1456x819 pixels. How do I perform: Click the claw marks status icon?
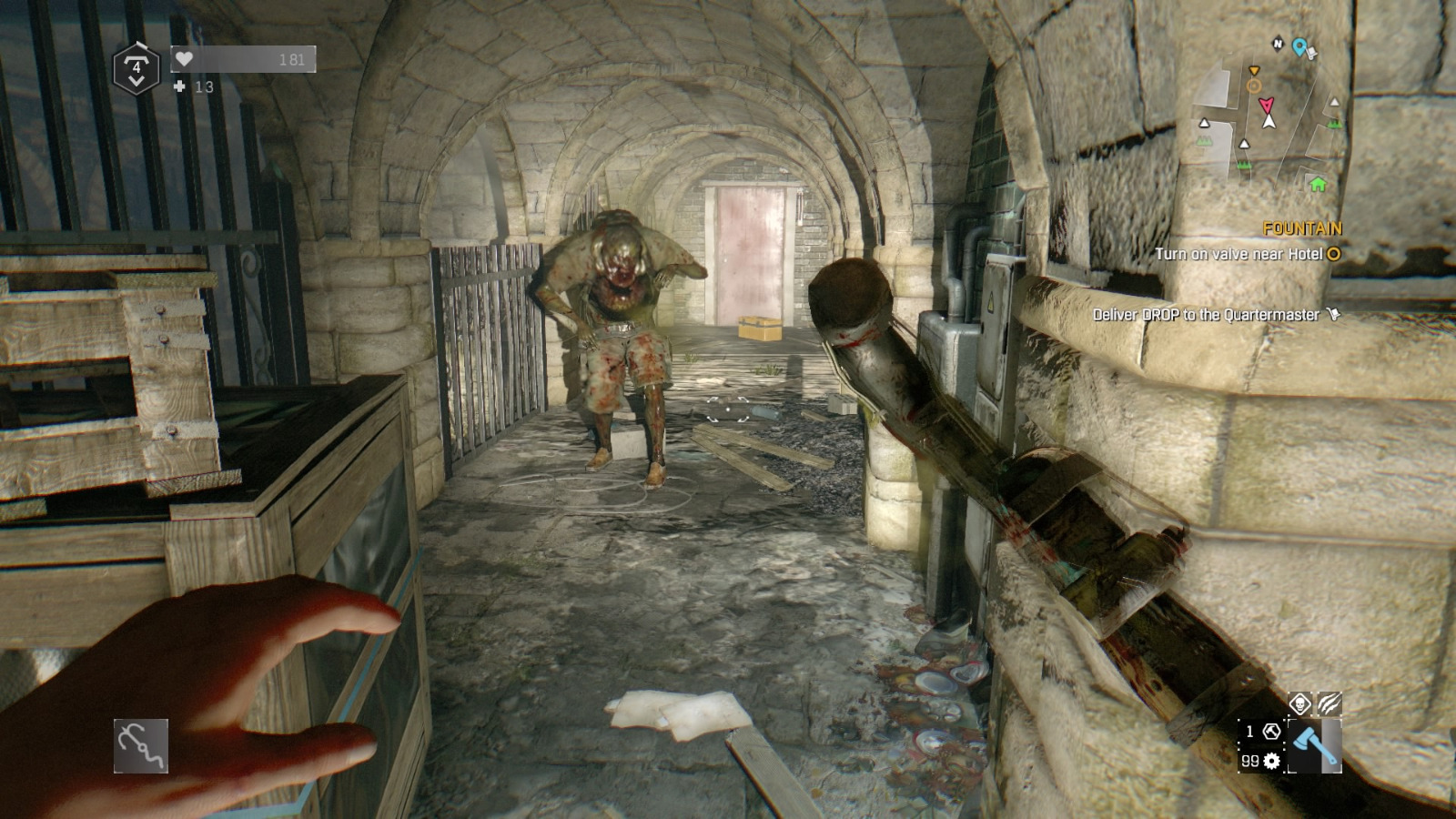(1329, 703)
